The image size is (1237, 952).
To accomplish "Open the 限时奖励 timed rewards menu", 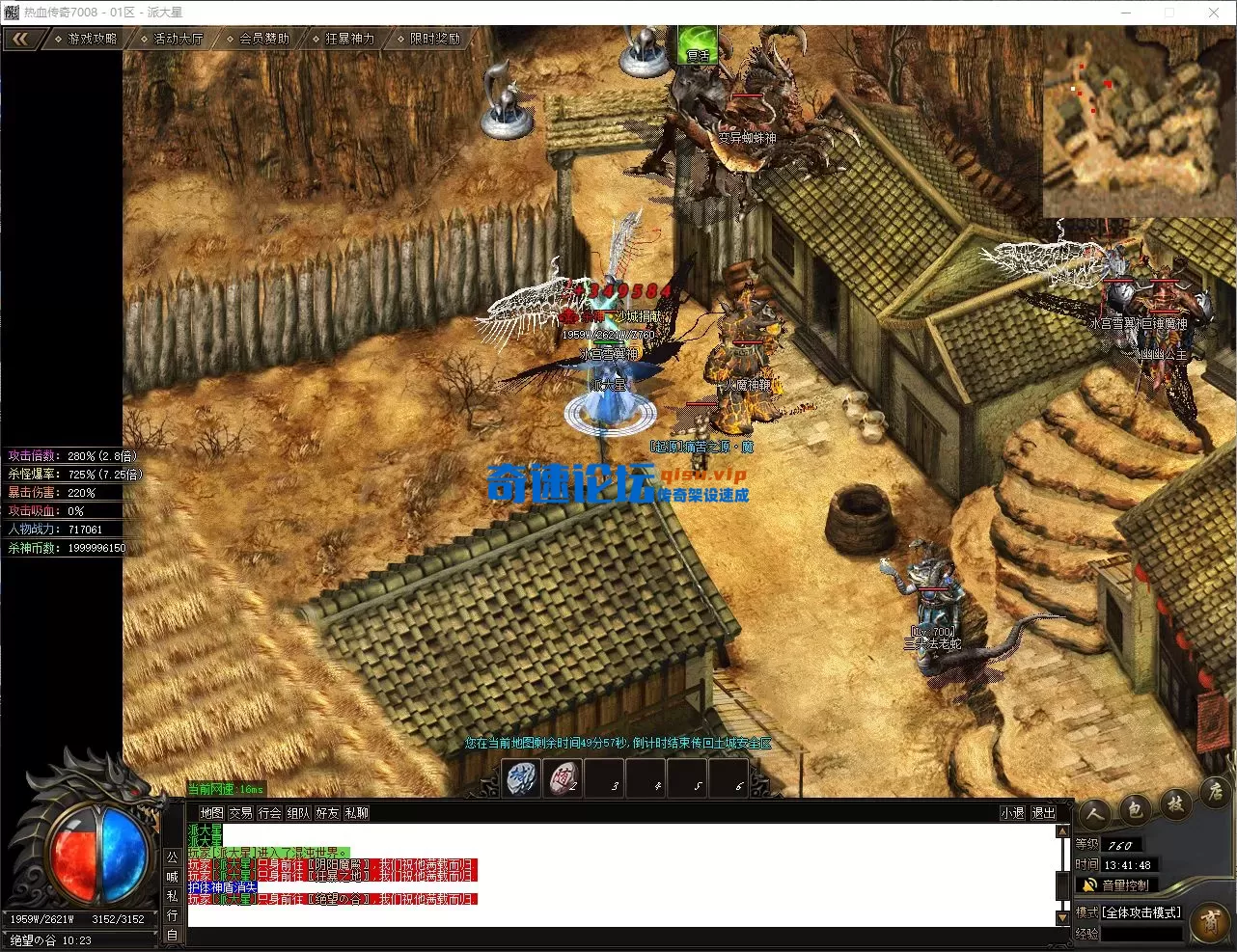I will pos(432,39).
